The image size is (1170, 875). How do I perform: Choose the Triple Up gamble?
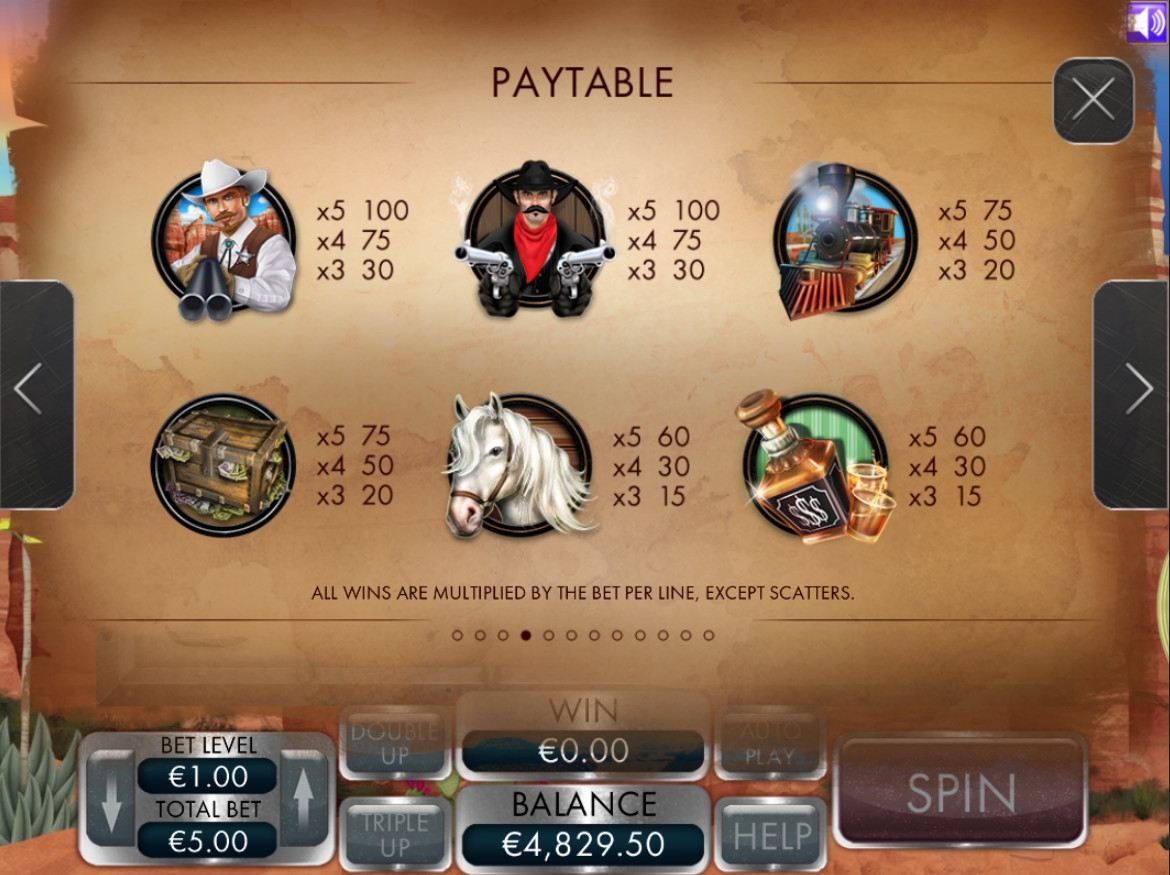(395, 835)
